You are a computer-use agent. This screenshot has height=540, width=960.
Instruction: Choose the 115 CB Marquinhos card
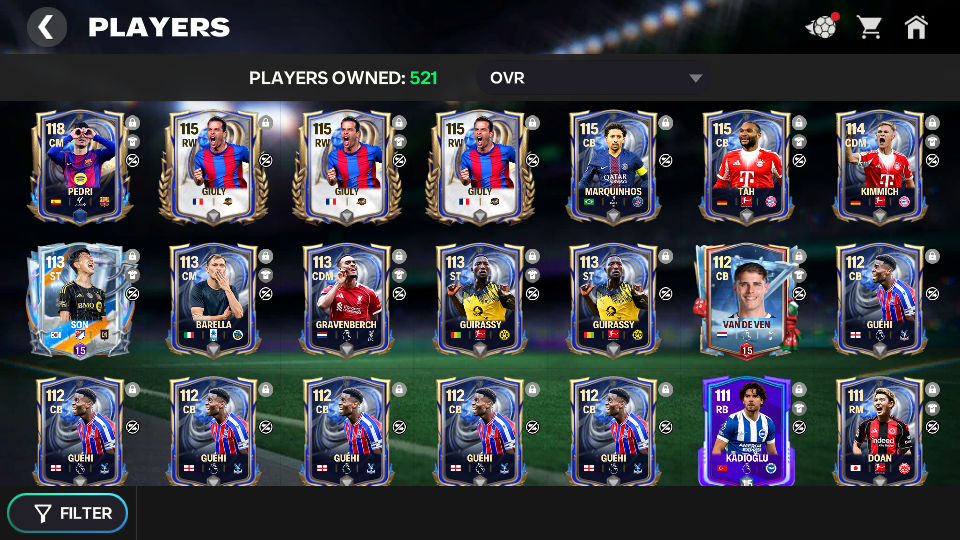tap(611, 164)
